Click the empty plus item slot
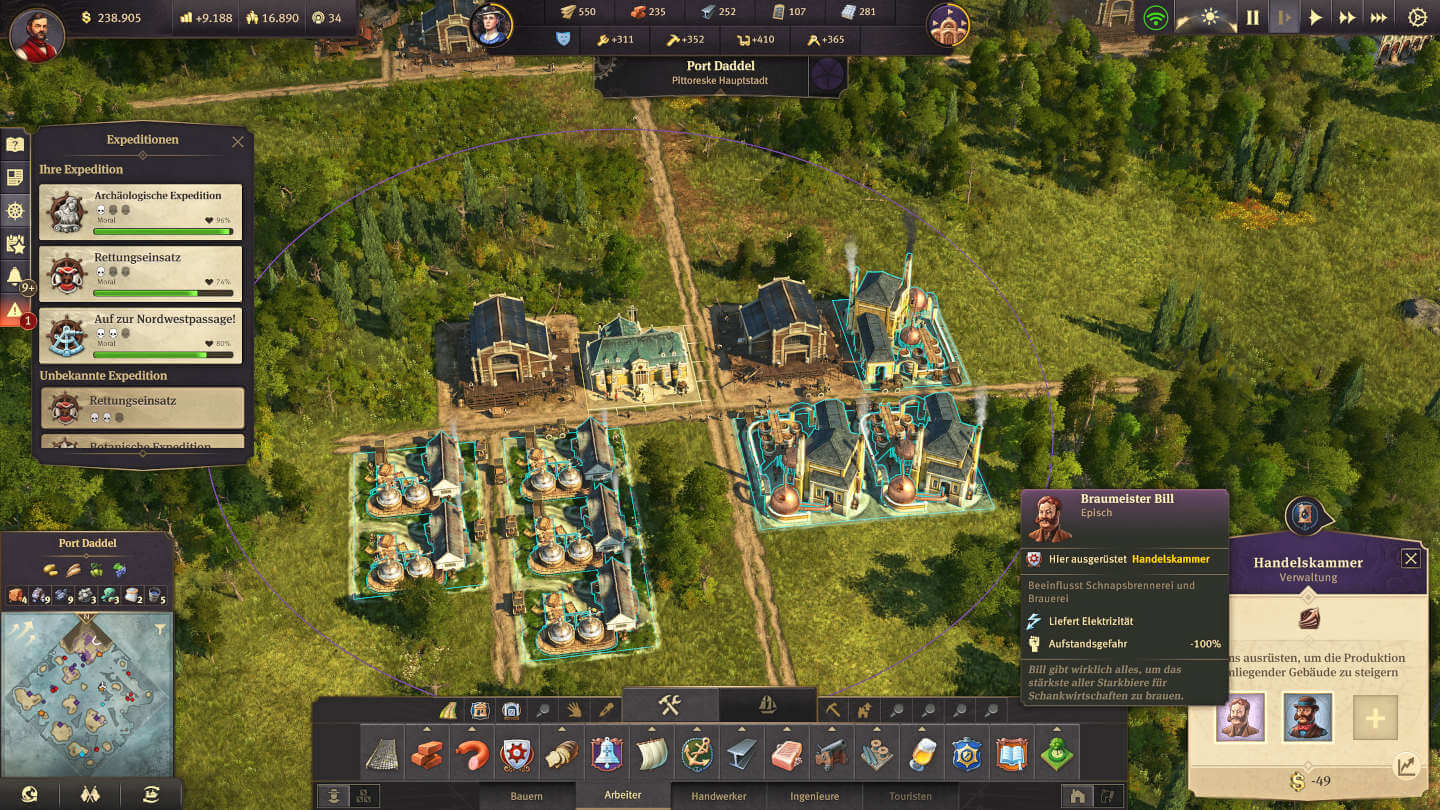Image resolution: width=1440 pixels, height=810 pixels. point(1375,718)
